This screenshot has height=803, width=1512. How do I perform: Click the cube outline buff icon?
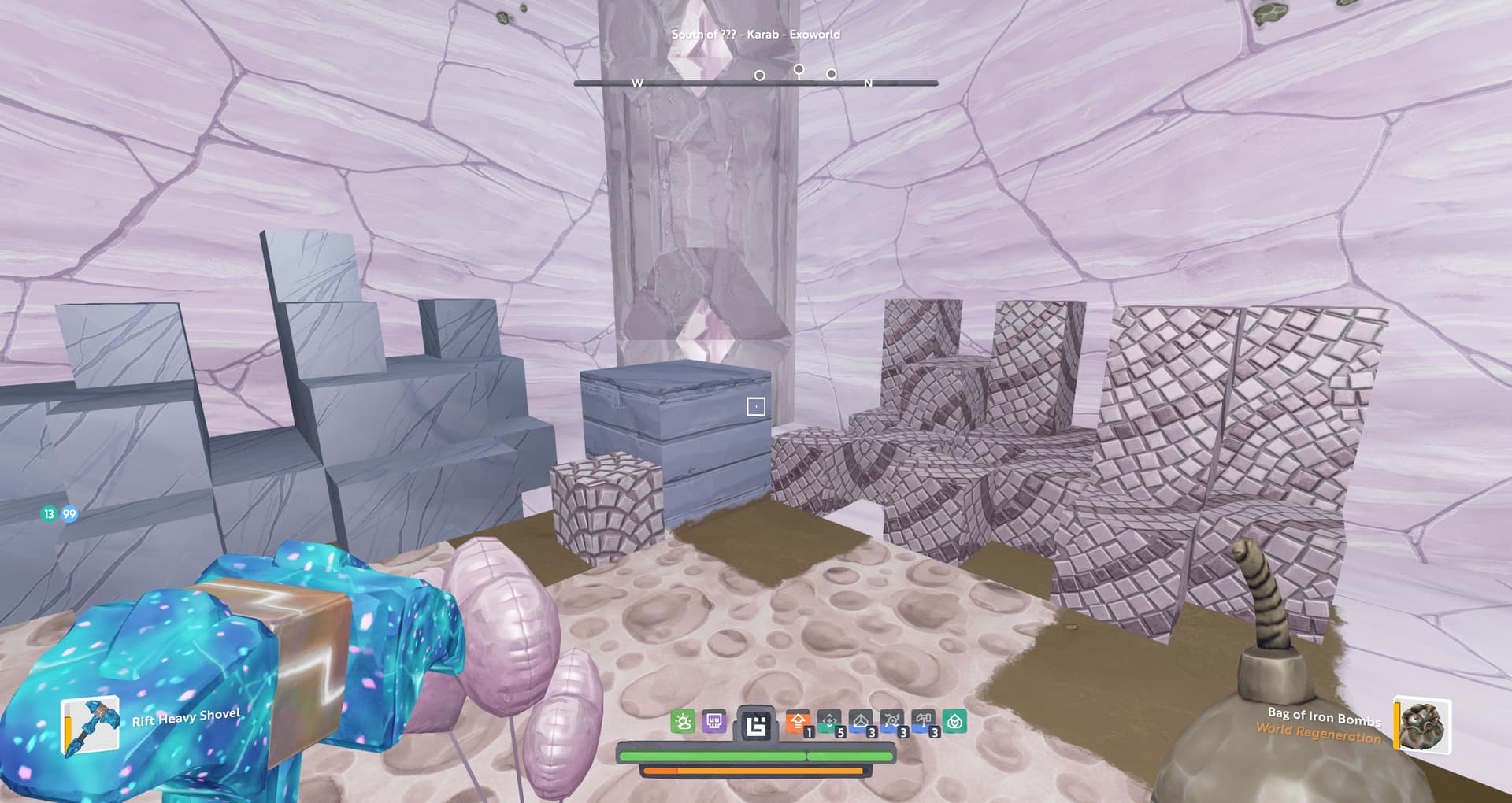coord(861,721)
